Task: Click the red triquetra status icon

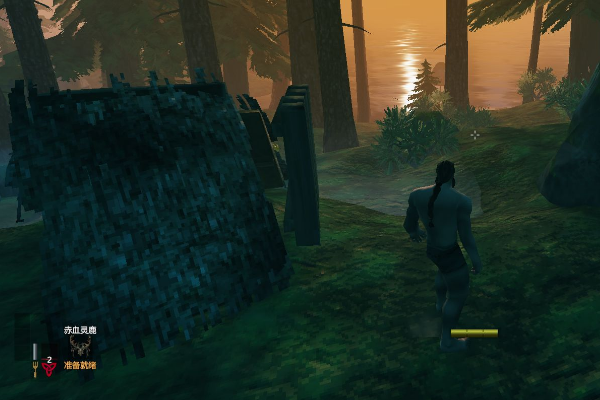Action: (49, 367)
